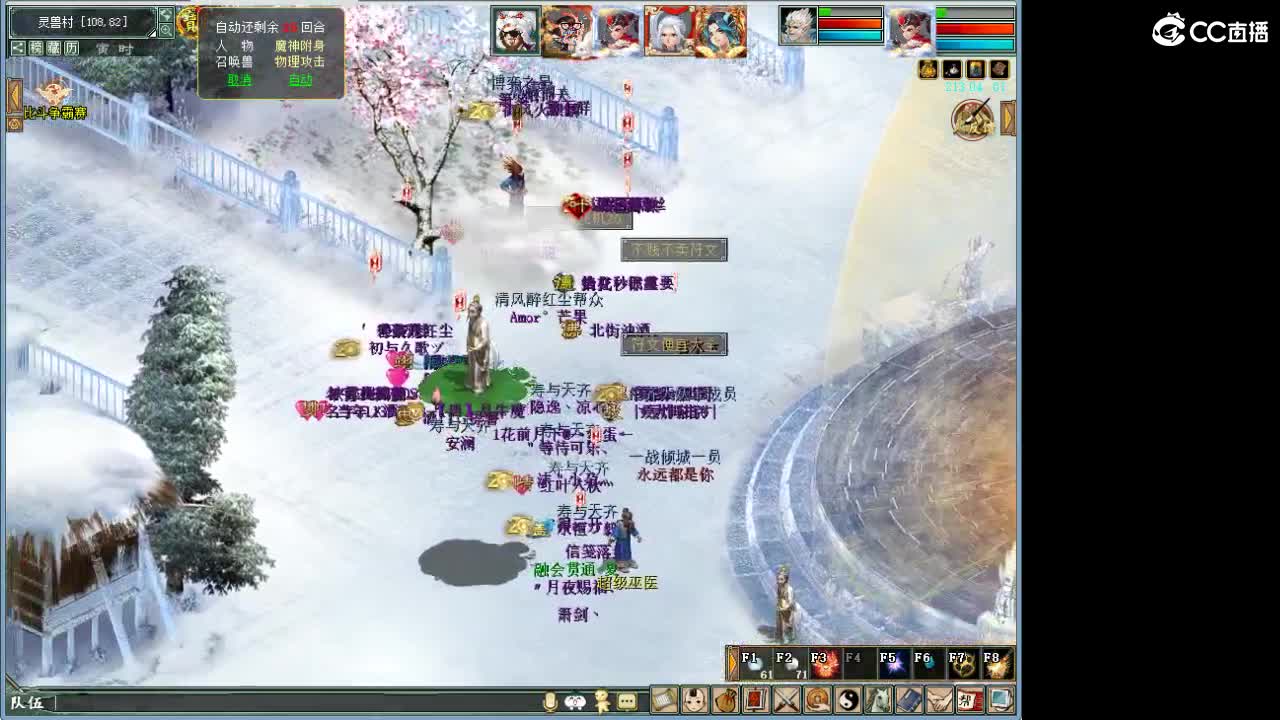
Task: Click the 历 calendar tab
Action: (x=71, y=46)
